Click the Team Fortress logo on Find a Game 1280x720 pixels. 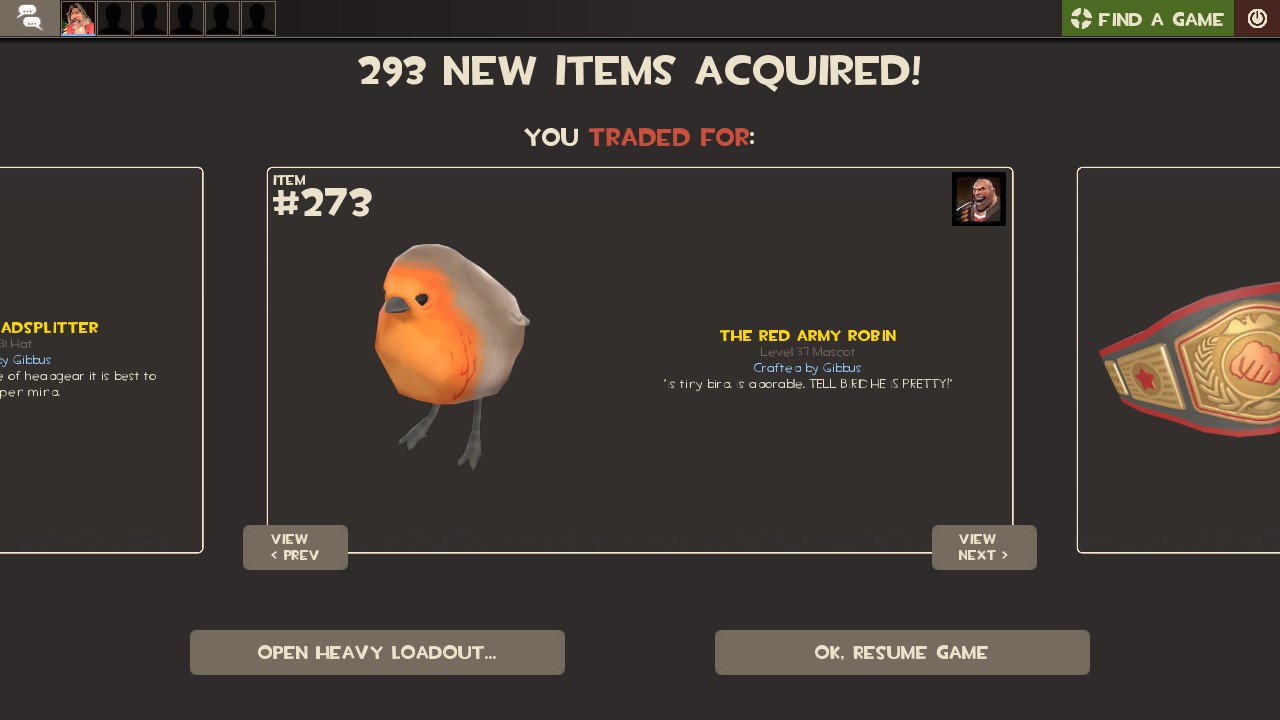(1081, 18)
